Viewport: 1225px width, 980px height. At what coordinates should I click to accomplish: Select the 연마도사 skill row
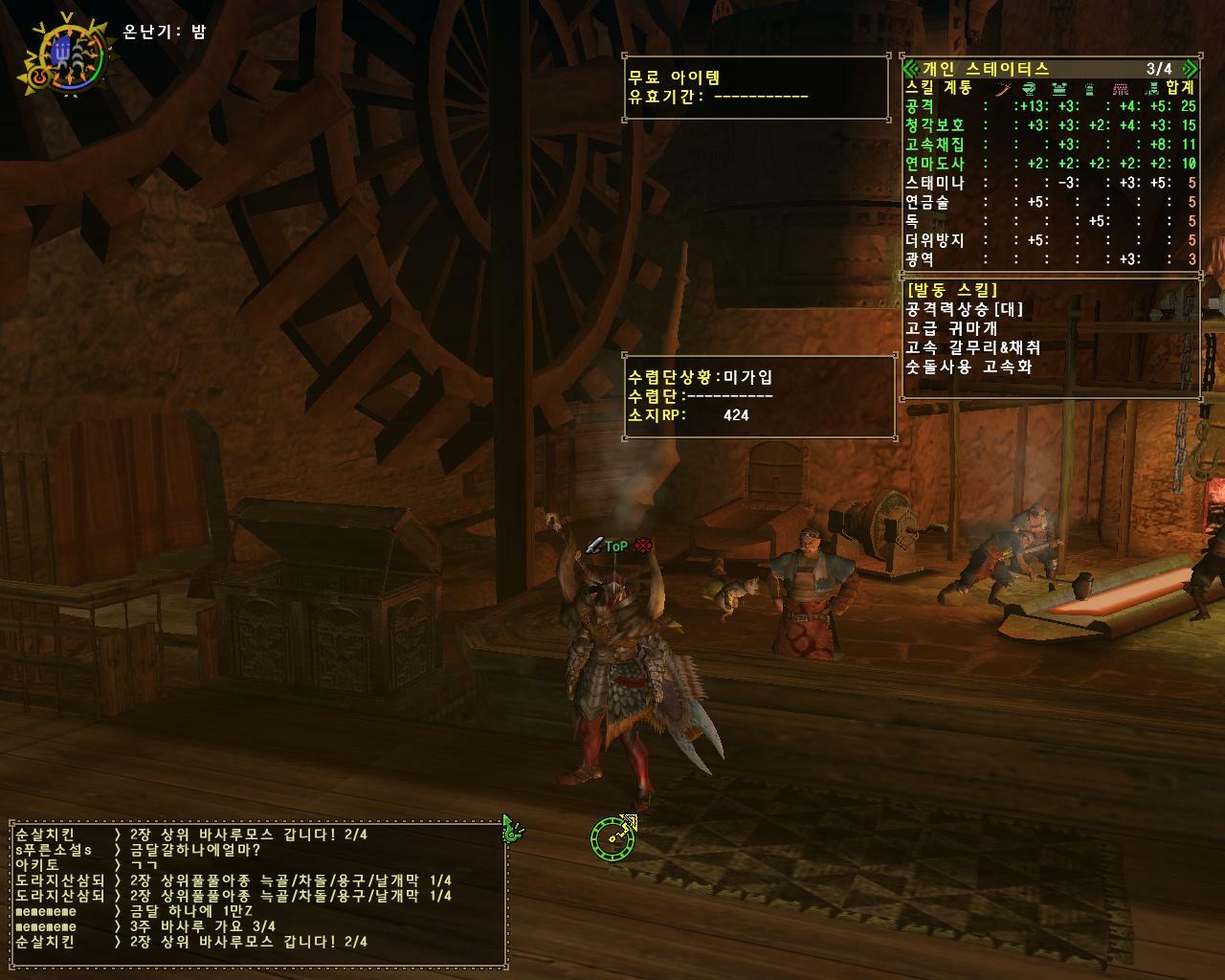coord(1050,164)
